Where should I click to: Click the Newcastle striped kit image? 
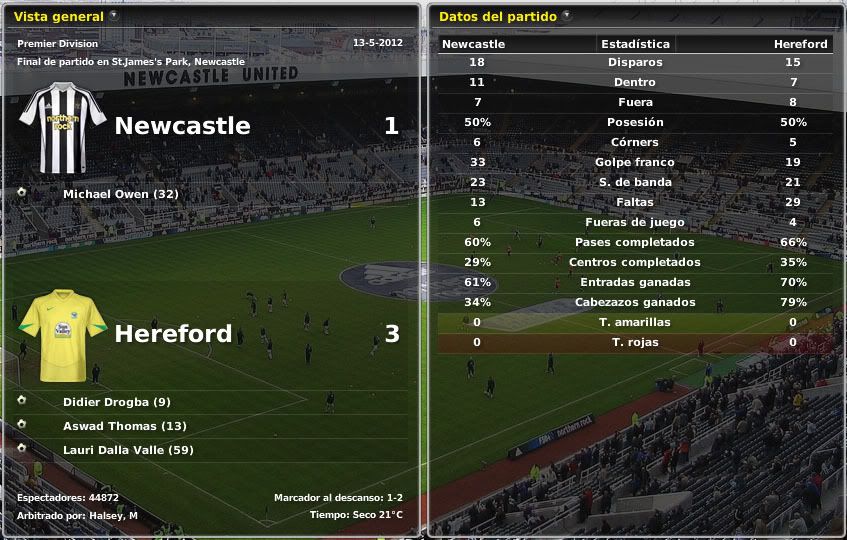tap(62, 128)
